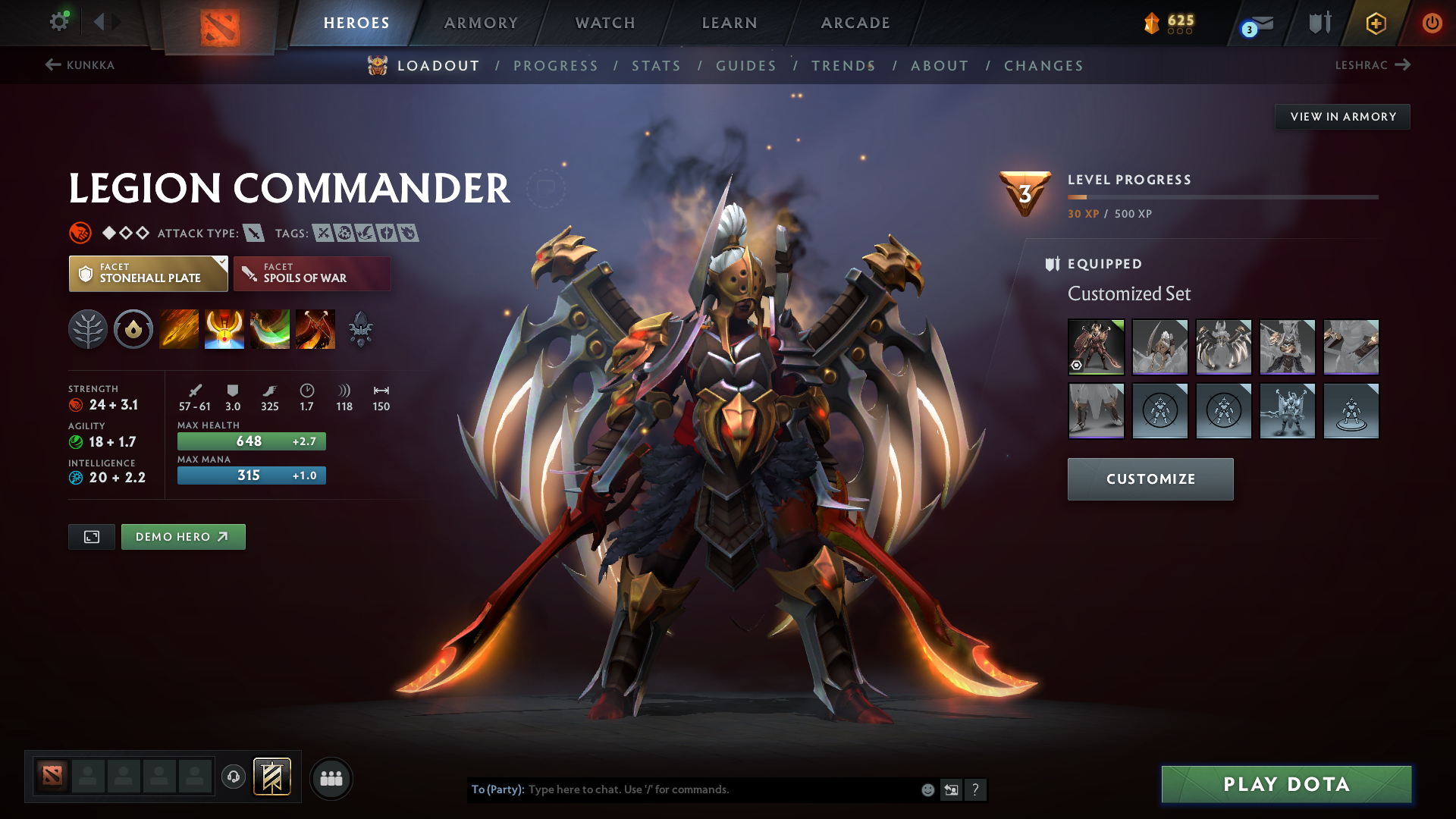Screen dimensions: 1456x819
Task: Open the talent tree icon
Action: pos(88,330)
